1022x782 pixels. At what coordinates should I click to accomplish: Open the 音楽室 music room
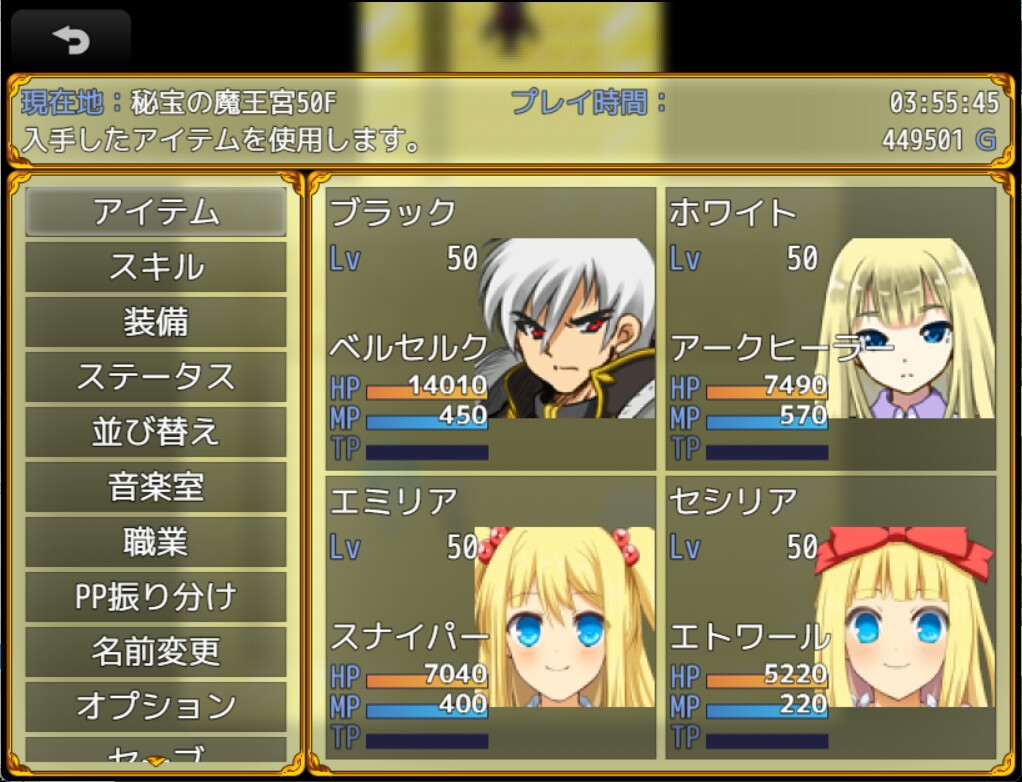(156, 487)
